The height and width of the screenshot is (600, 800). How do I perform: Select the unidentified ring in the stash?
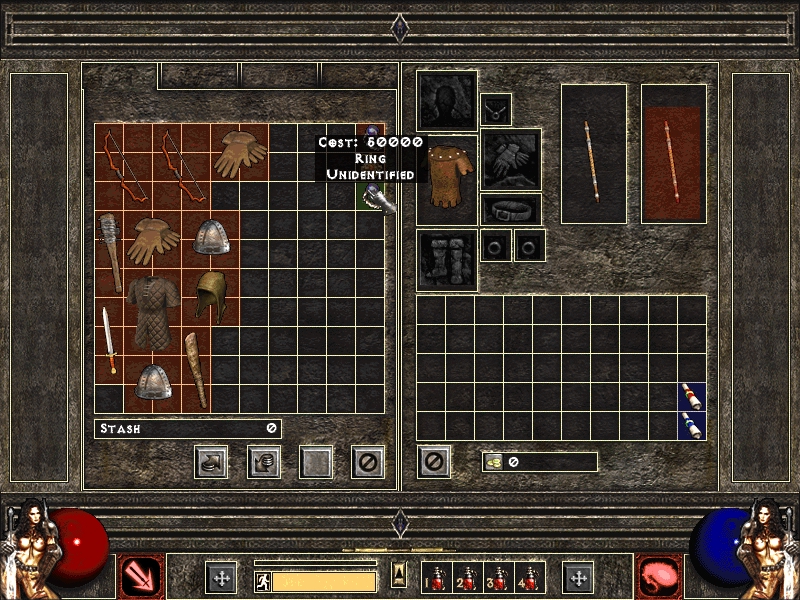[371, 131]
